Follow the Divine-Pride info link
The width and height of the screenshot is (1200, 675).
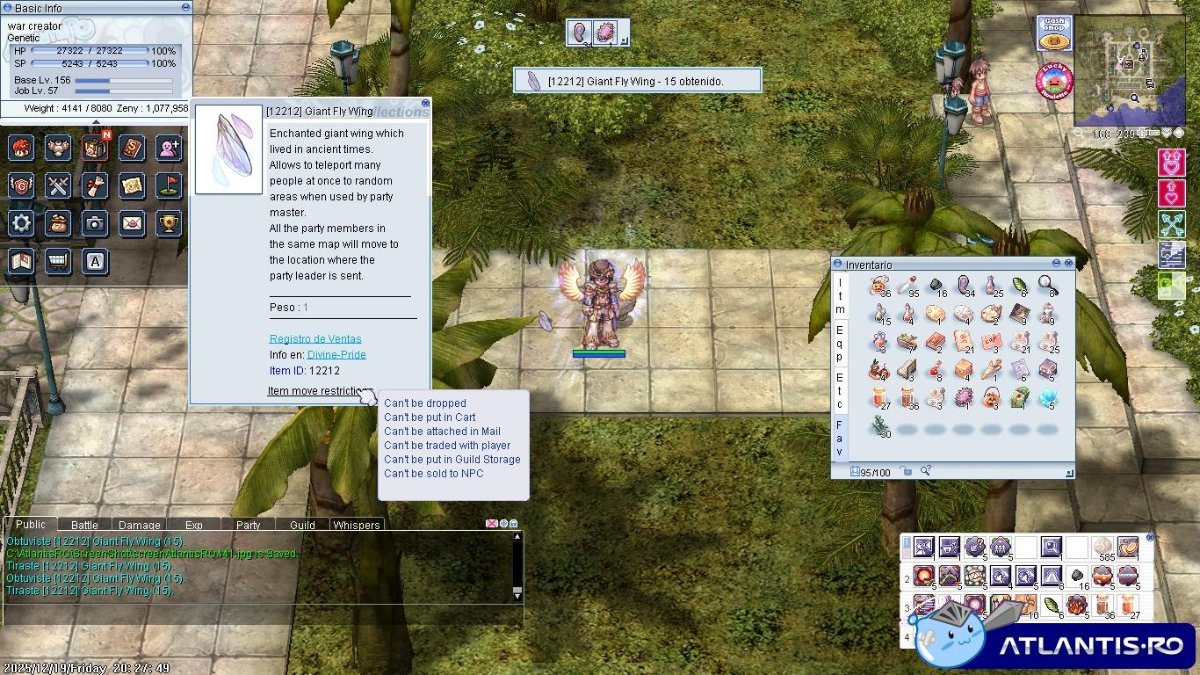click(x=336, y=354)
